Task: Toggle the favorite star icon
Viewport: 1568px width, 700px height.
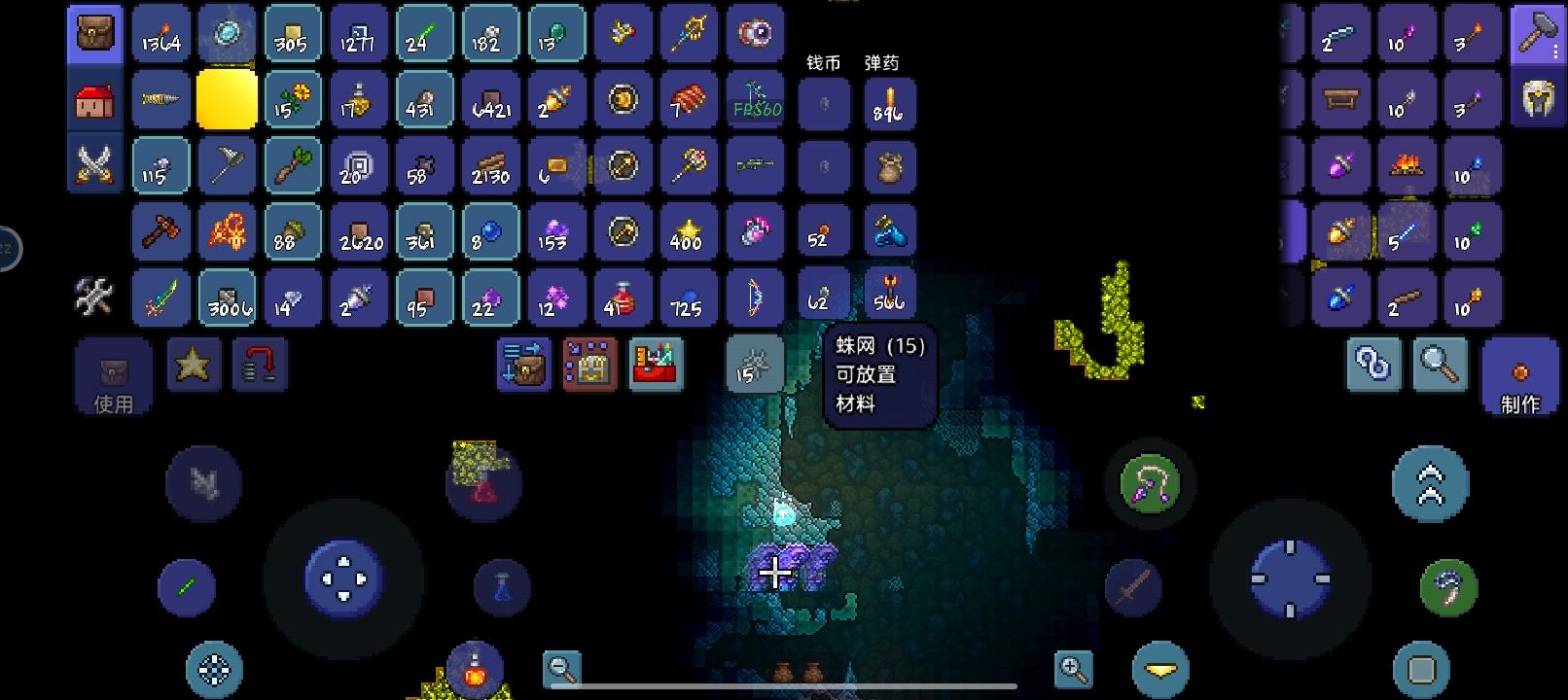Action: point(193,365)
